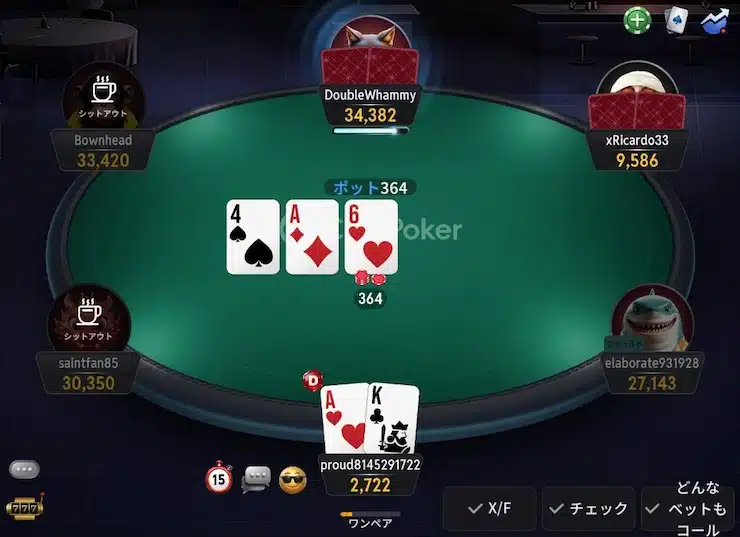This screenshot has width=740, height=537.
Task: Select the チェック pre-action option
Action: click(589, 509)
